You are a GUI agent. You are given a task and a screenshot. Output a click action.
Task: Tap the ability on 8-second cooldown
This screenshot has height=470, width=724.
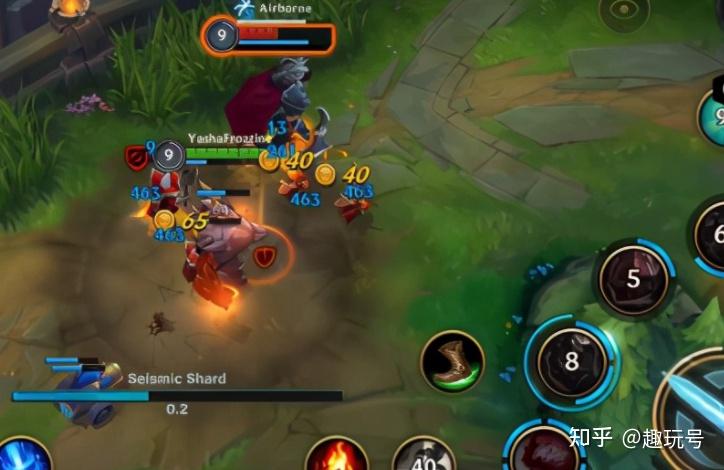[571, 361]
